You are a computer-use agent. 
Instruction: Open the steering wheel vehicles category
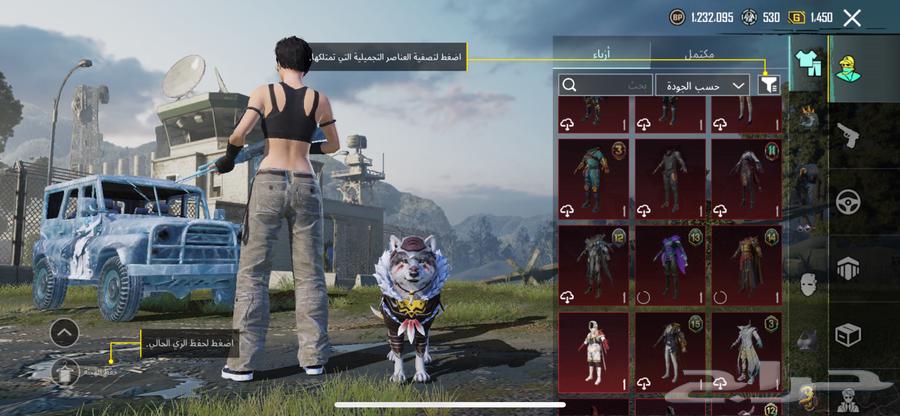tap(848, 201)
